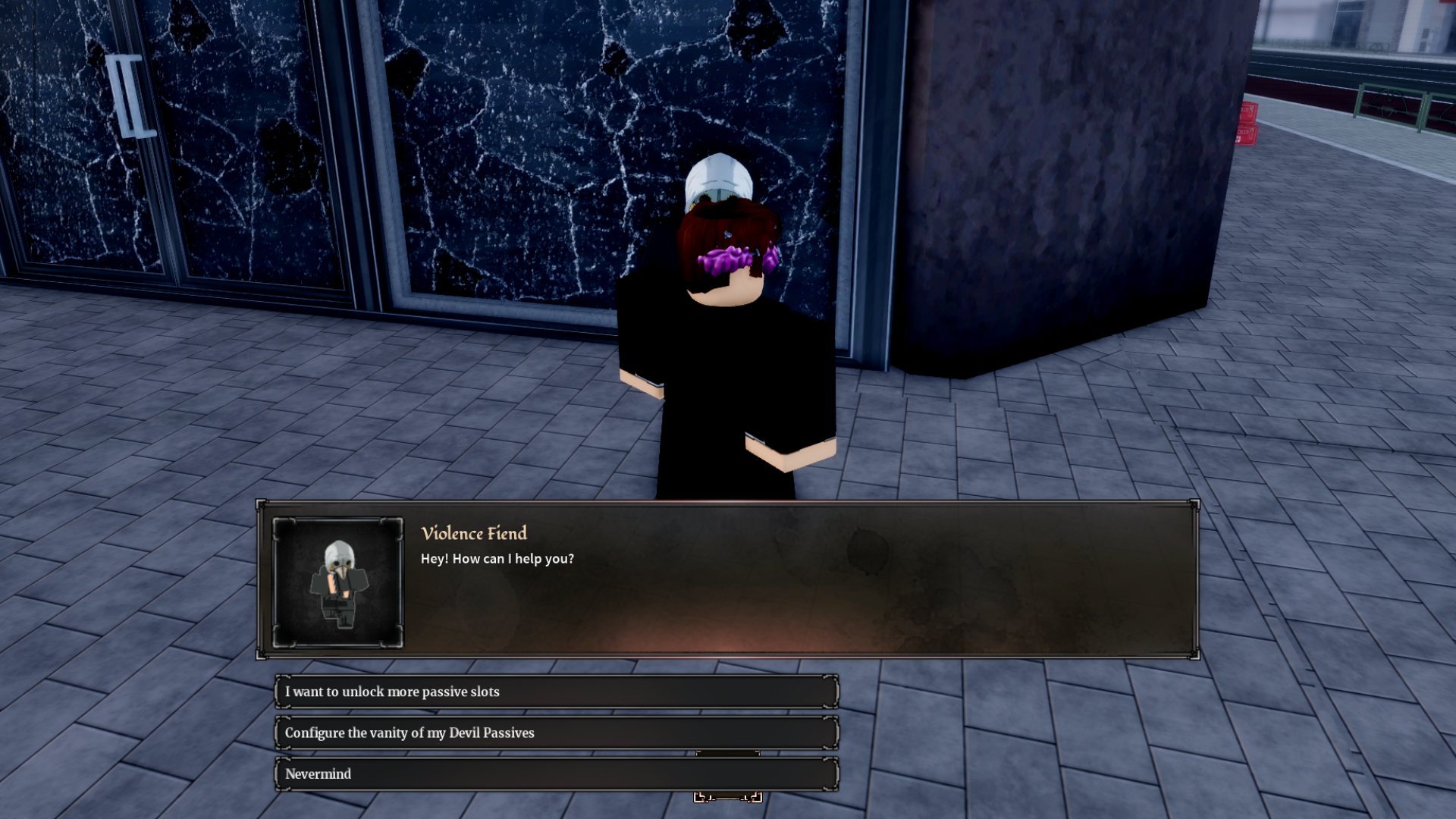Viewport: 1456px width, 819px height.
Task: Click the 'Violence Fiend' name label
Action: point(473,533)
